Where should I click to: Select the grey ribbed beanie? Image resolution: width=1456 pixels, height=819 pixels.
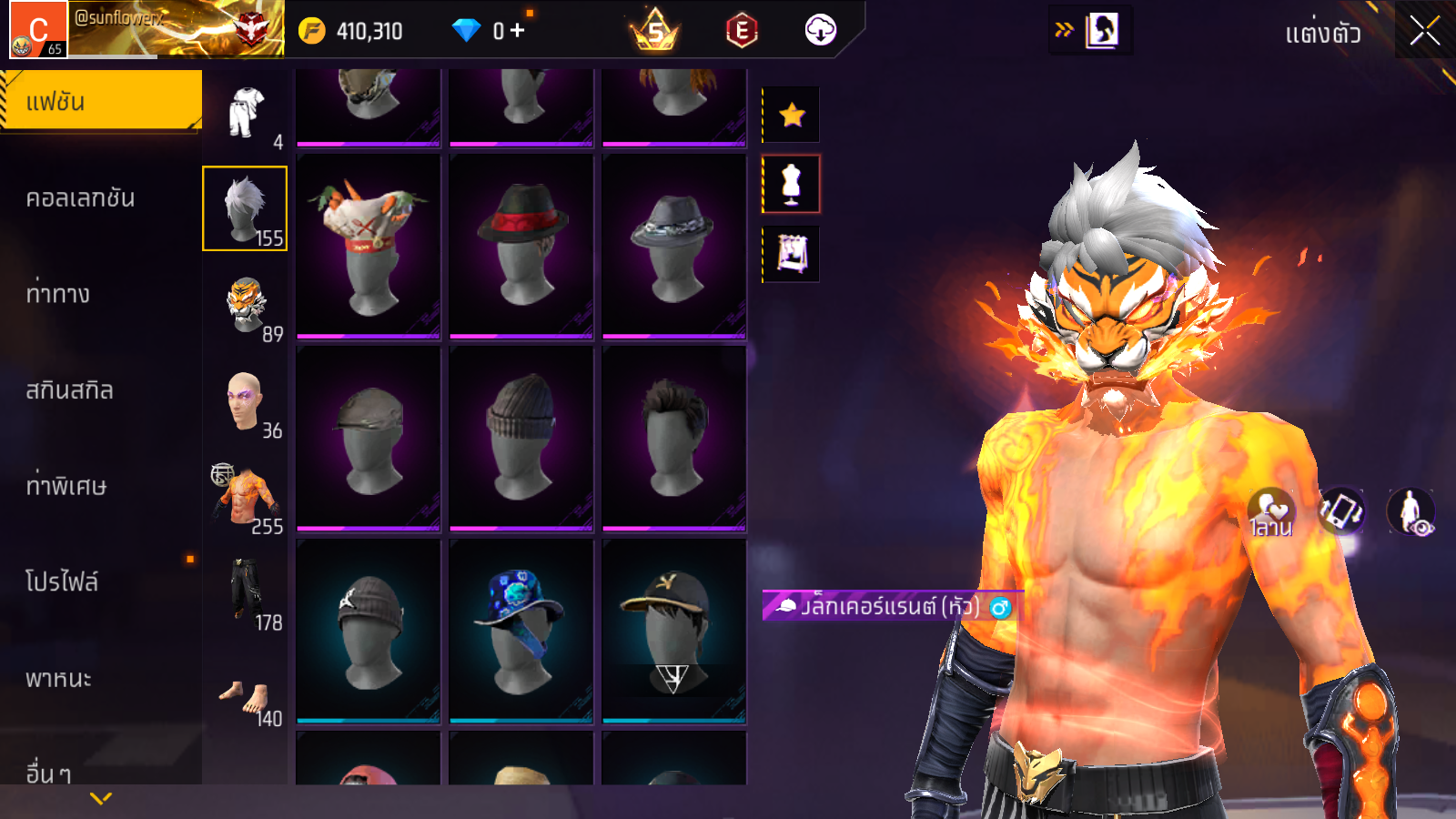click(521, 438)
